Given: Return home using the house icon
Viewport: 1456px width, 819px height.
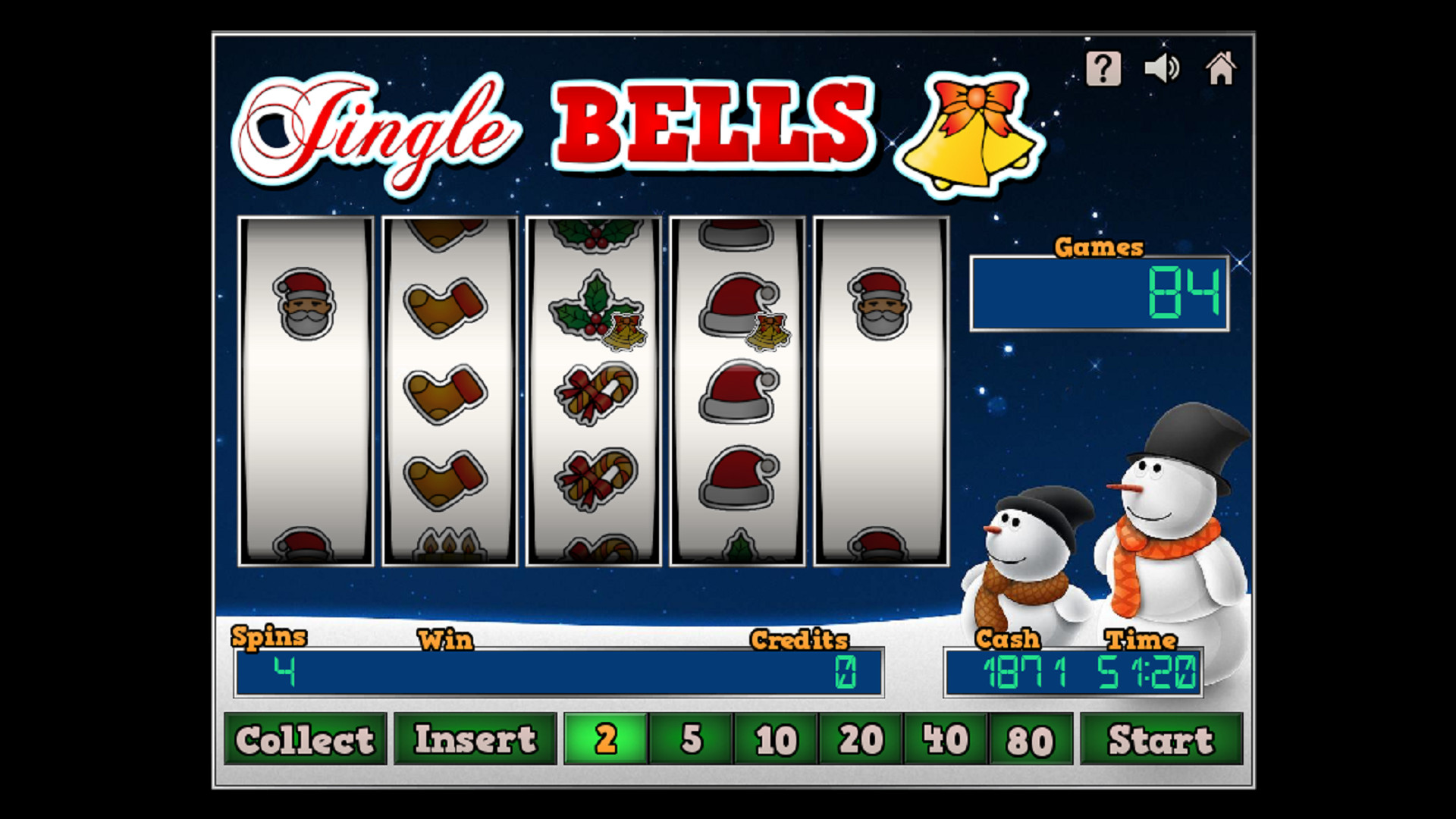Looking at the screenshot, I should click(x=1222, y=68).
